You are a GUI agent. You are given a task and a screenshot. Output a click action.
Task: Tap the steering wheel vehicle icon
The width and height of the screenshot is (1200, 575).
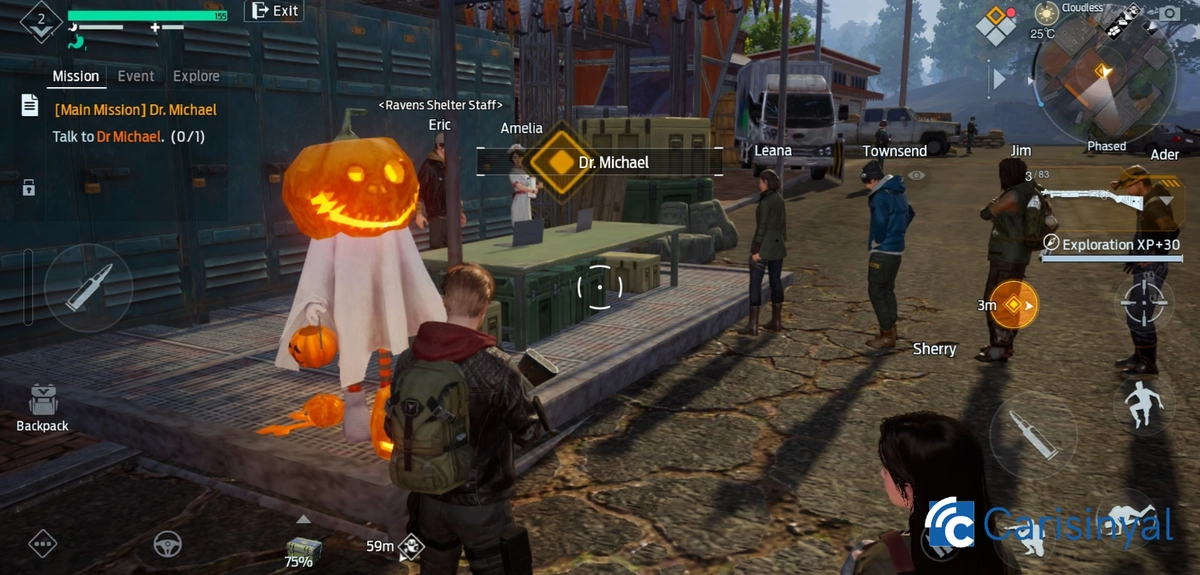167,543
